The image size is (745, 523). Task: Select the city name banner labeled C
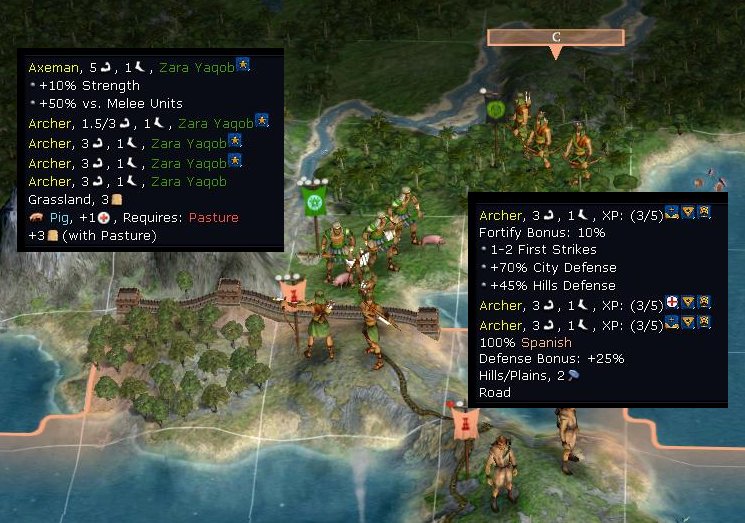[x=556, y=38]
